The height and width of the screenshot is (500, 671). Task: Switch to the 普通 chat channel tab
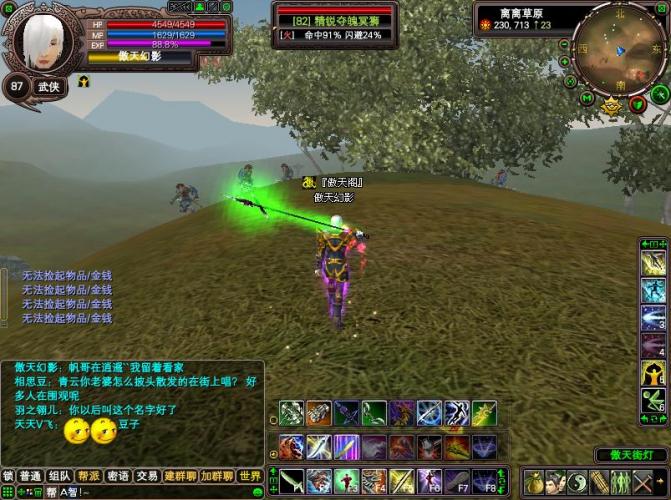[x=30, y=476]
